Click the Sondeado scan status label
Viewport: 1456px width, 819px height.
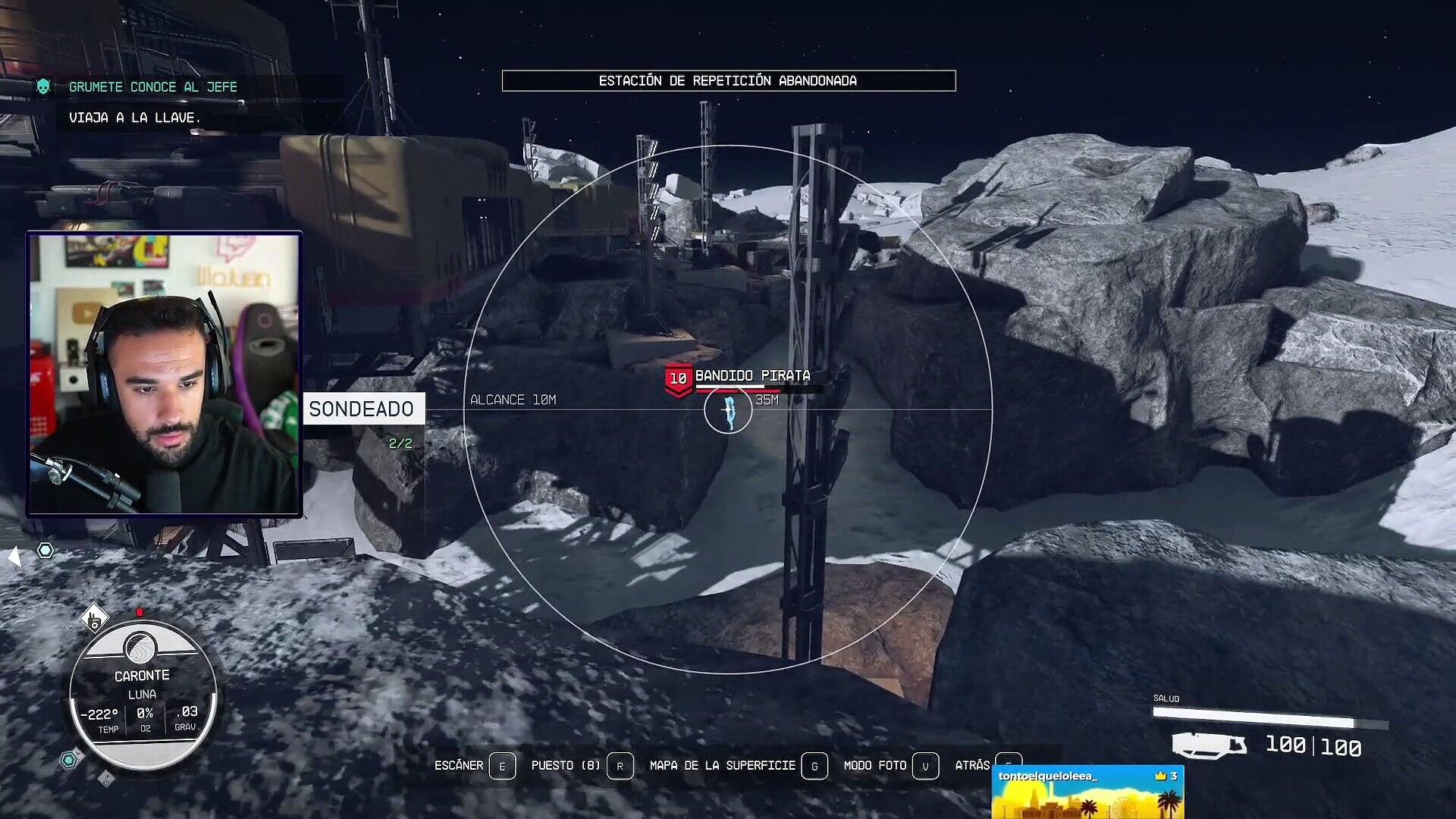point(362,409)
